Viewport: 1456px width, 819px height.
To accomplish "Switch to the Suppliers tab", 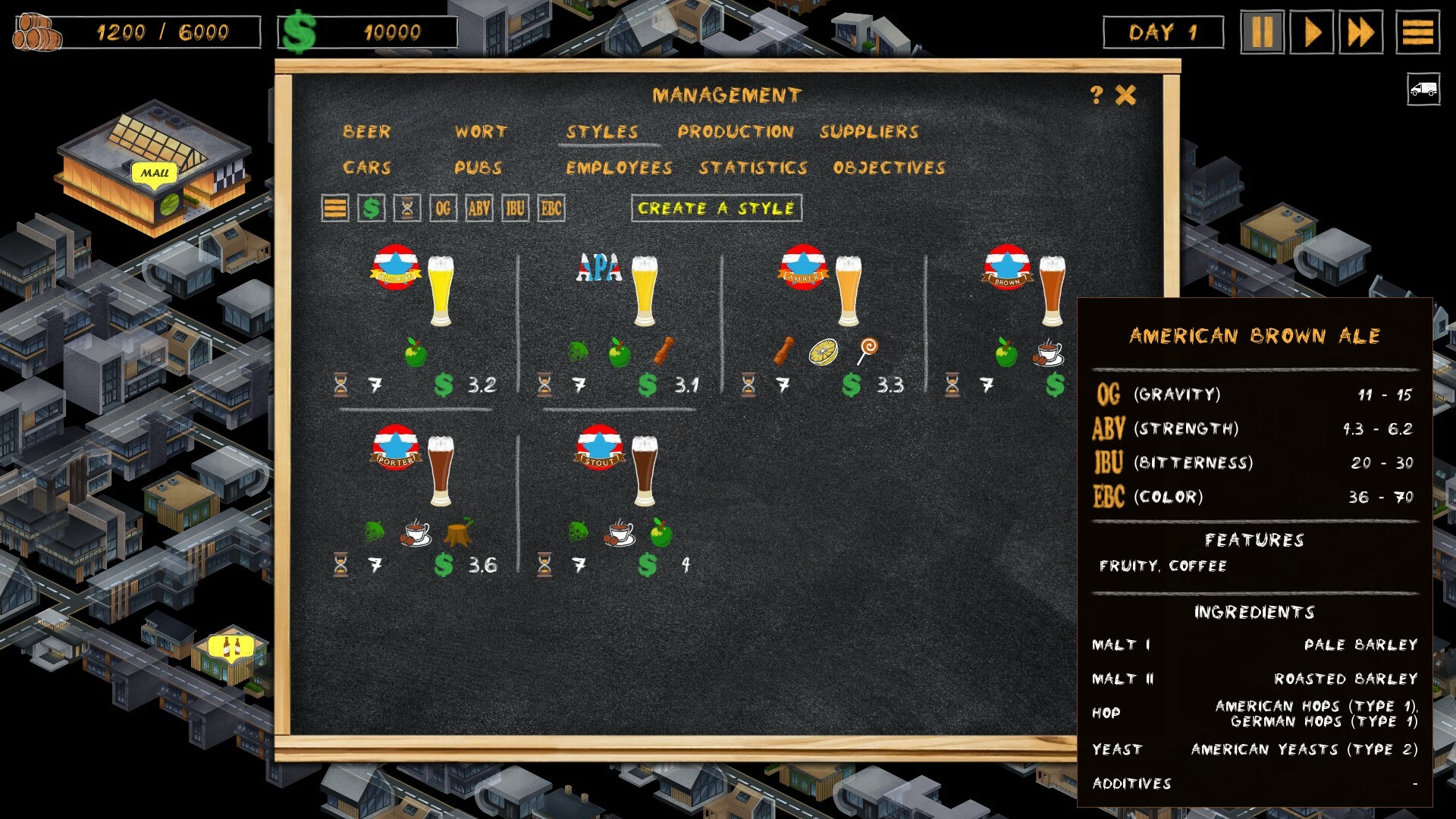I will tap(870, 130).
